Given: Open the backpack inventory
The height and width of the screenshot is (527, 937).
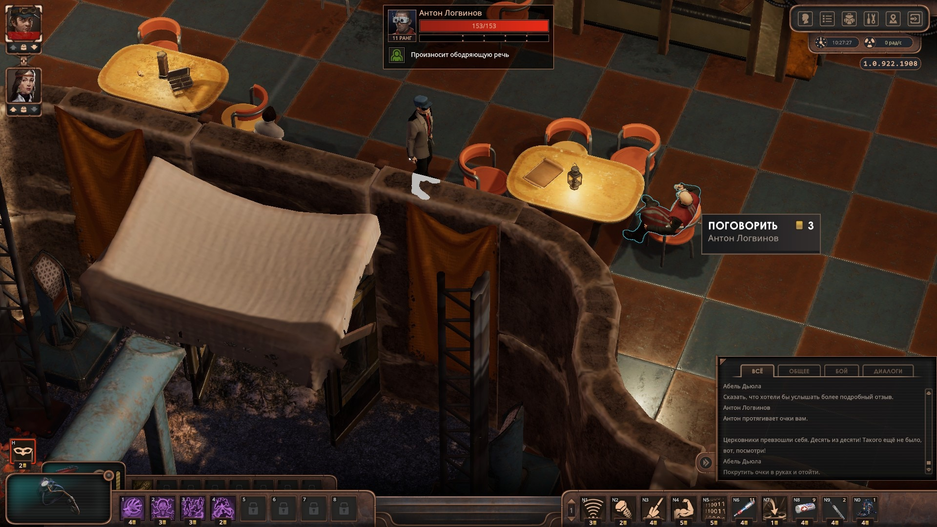Looking at the screenshot, I should click(849, 18).
